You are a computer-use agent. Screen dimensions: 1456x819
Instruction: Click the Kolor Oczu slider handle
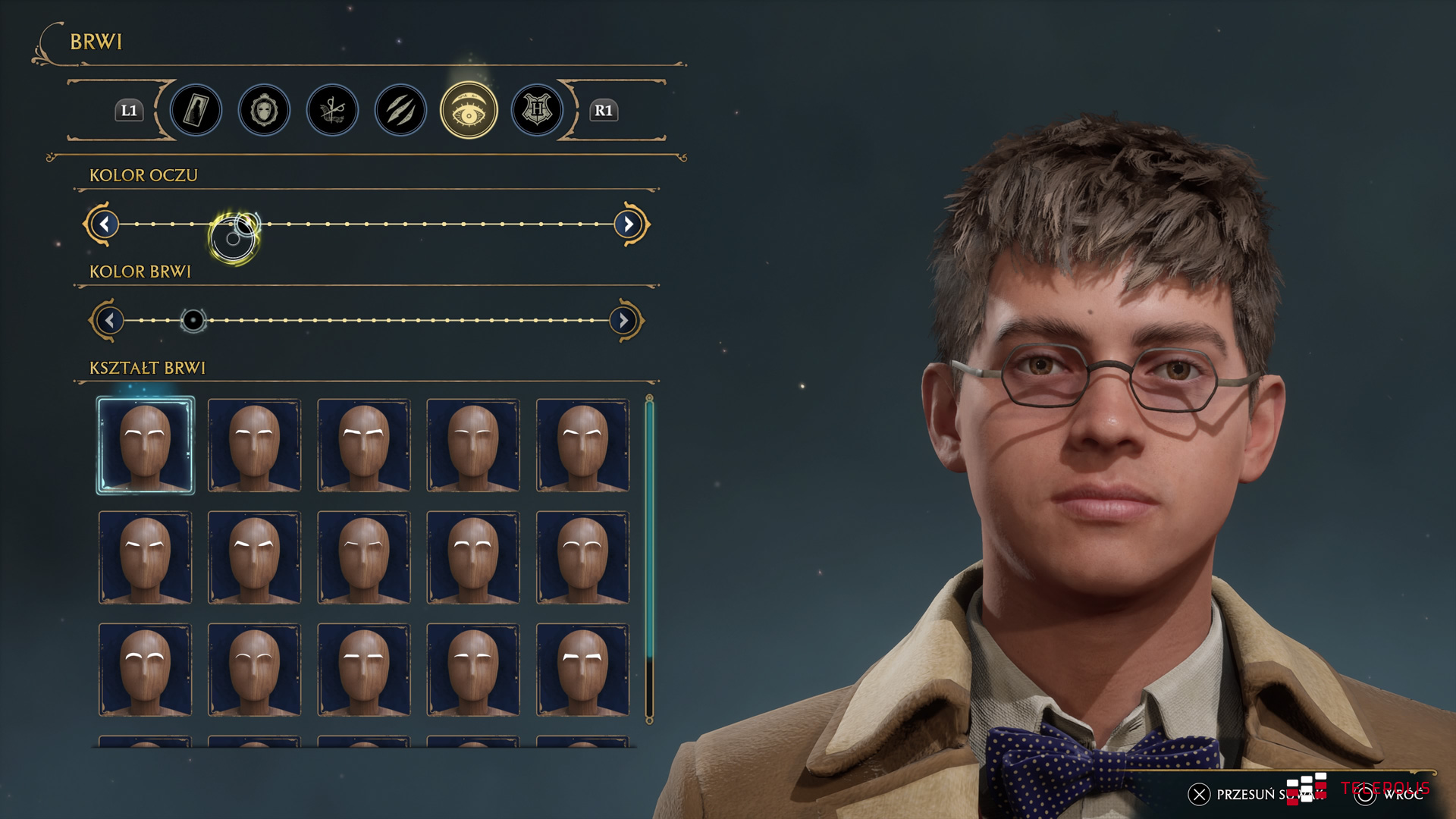pos(234,237)
